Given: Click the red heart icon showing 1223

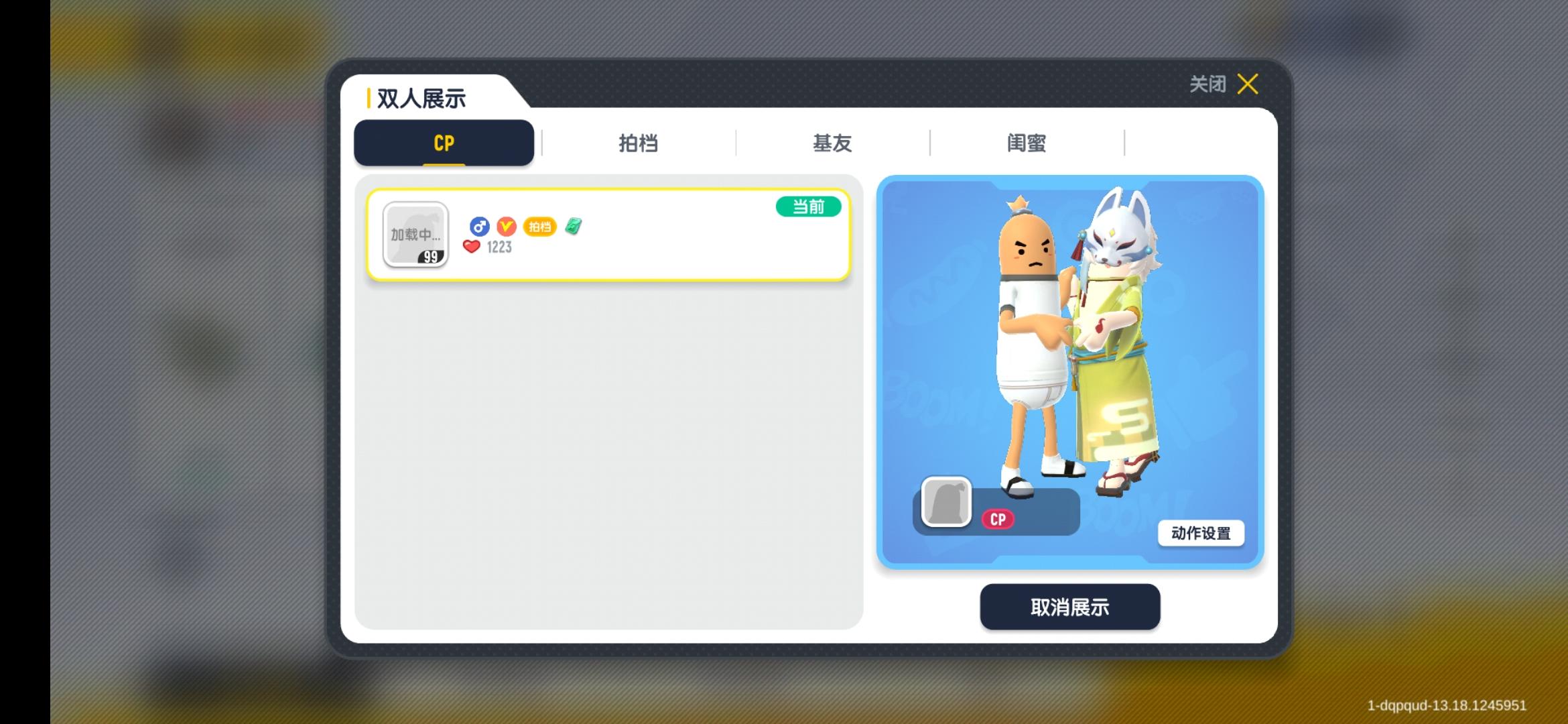Looking at the screenshot, I should tap(472, 247).
